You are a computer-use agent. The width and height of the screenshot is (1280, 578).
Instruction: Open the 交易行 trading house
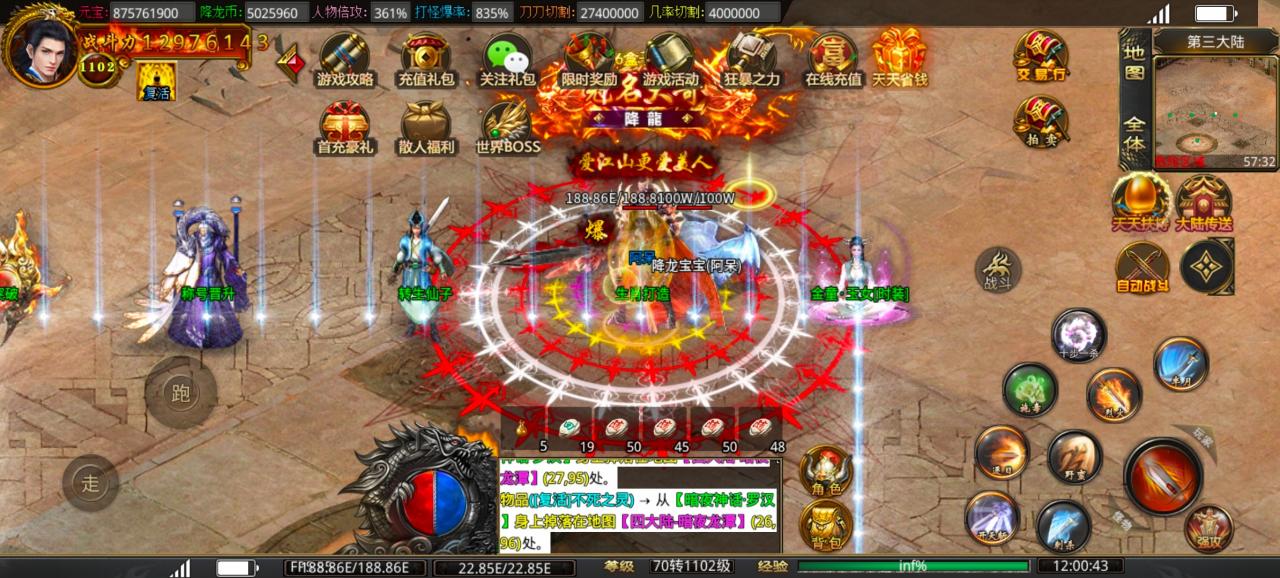click(1041, 54)
